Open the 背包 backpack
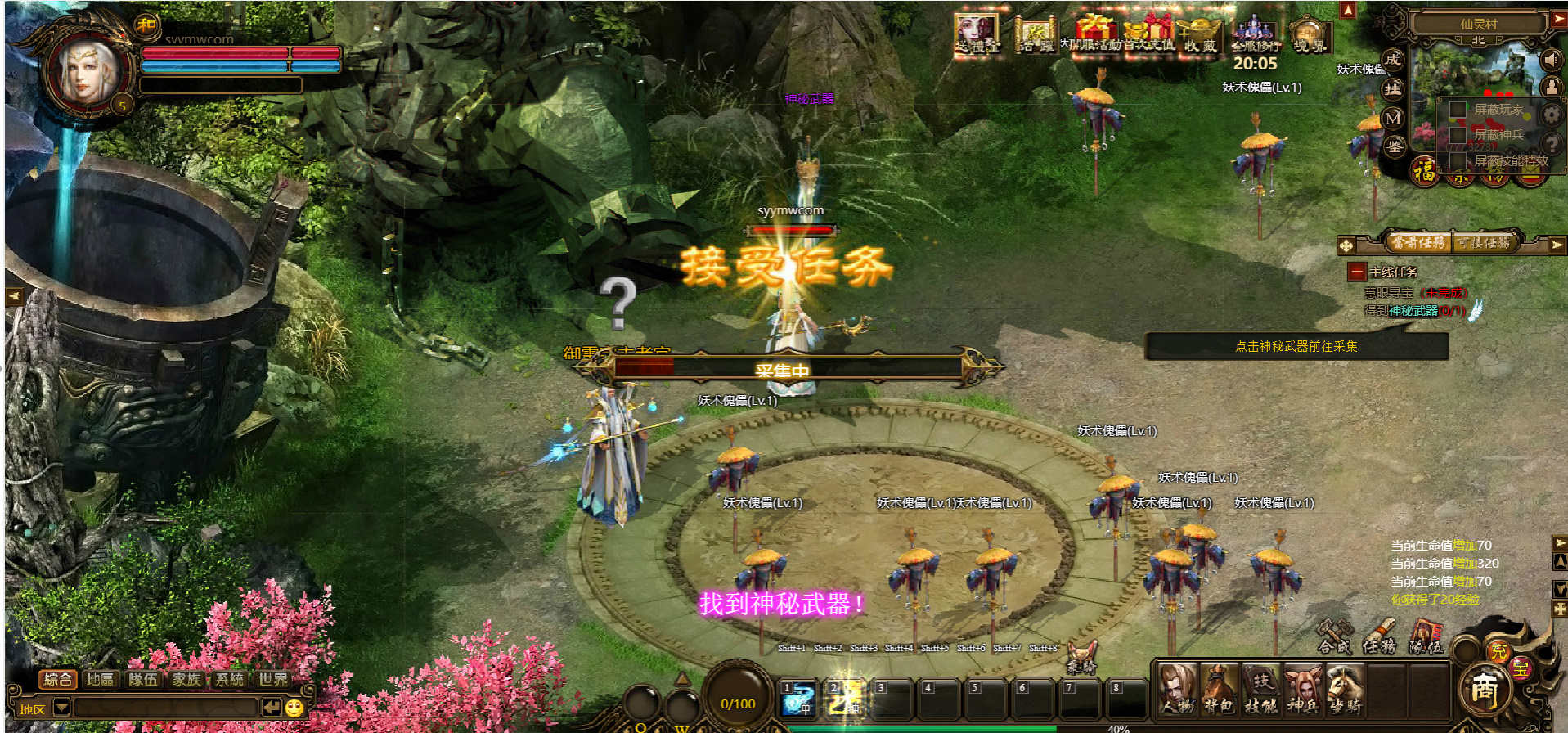 point(1219,689)
